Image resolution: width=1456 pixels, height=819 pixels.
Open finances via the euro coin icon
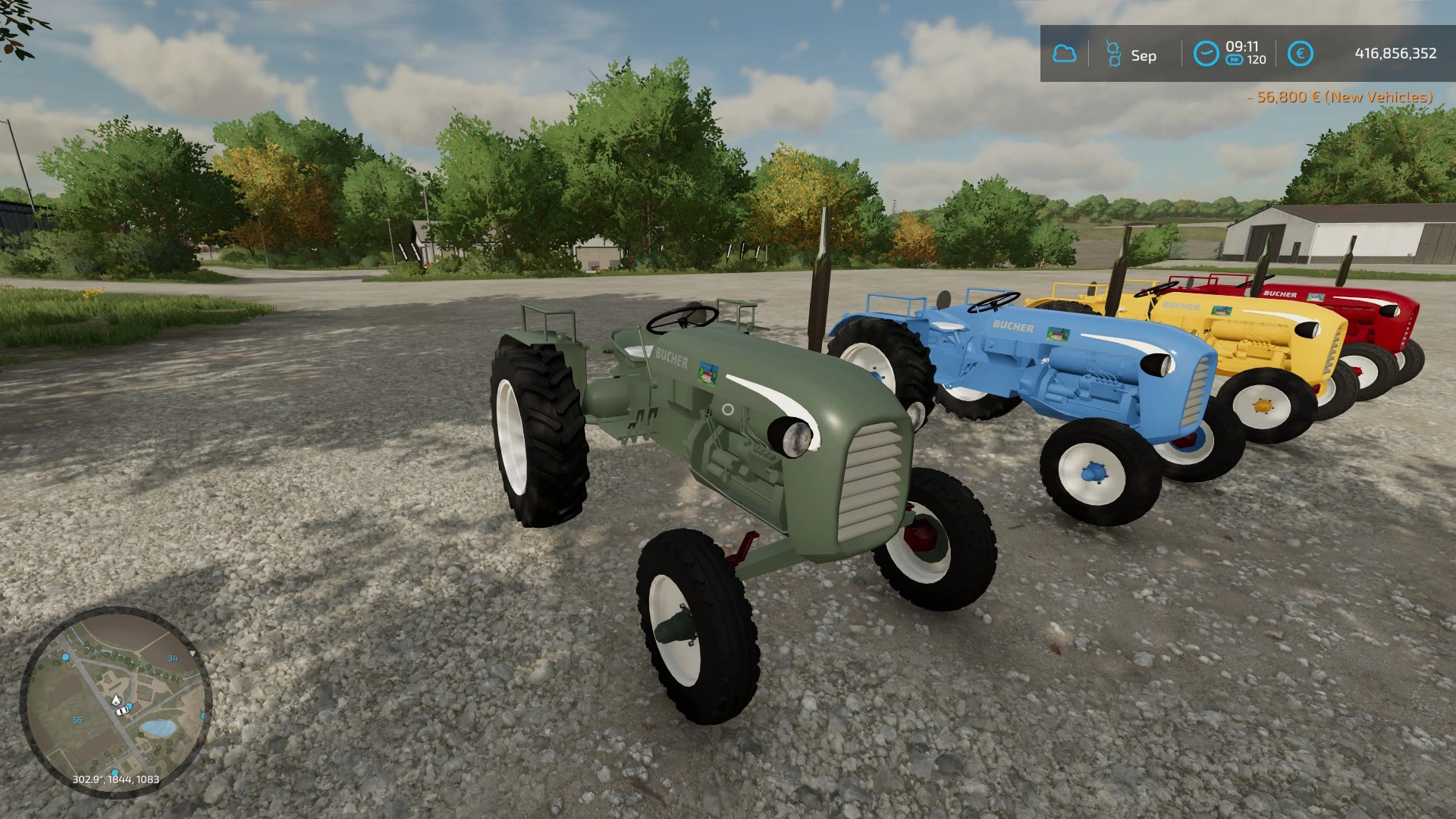[1301, 55]
